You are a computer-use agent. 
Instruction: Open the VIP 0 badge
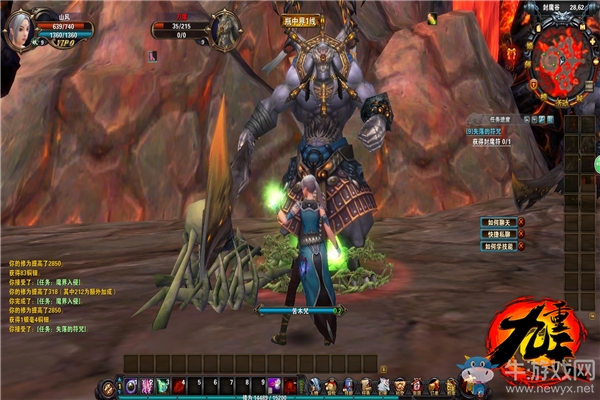(67, 45)
